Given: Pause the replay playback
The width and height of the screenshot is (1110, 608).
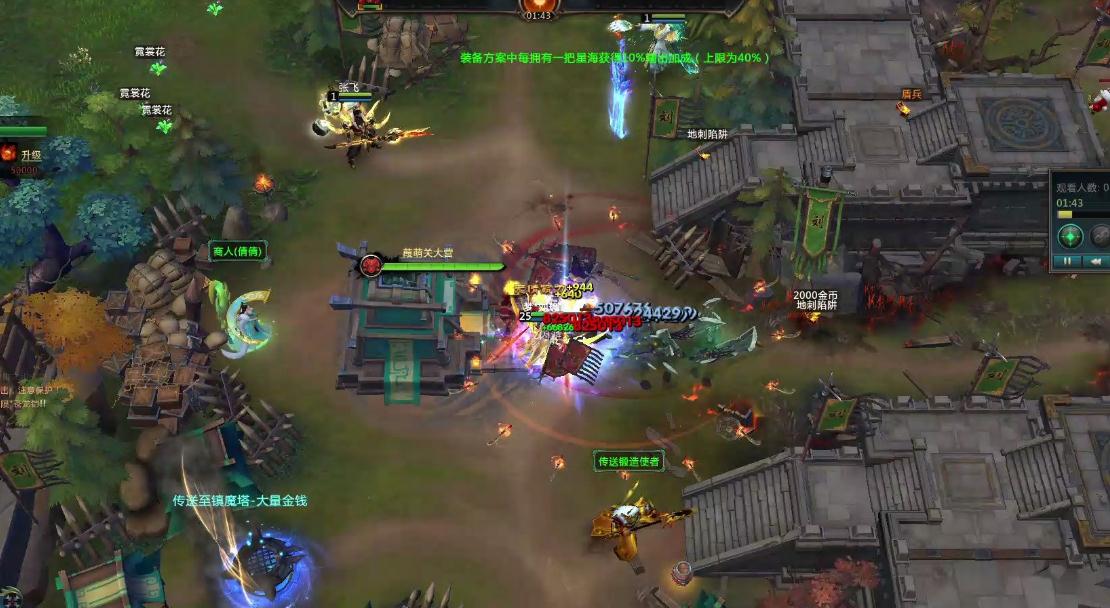Looking at the screenshot, I should pyautogui.click(x=1067, y=261).
